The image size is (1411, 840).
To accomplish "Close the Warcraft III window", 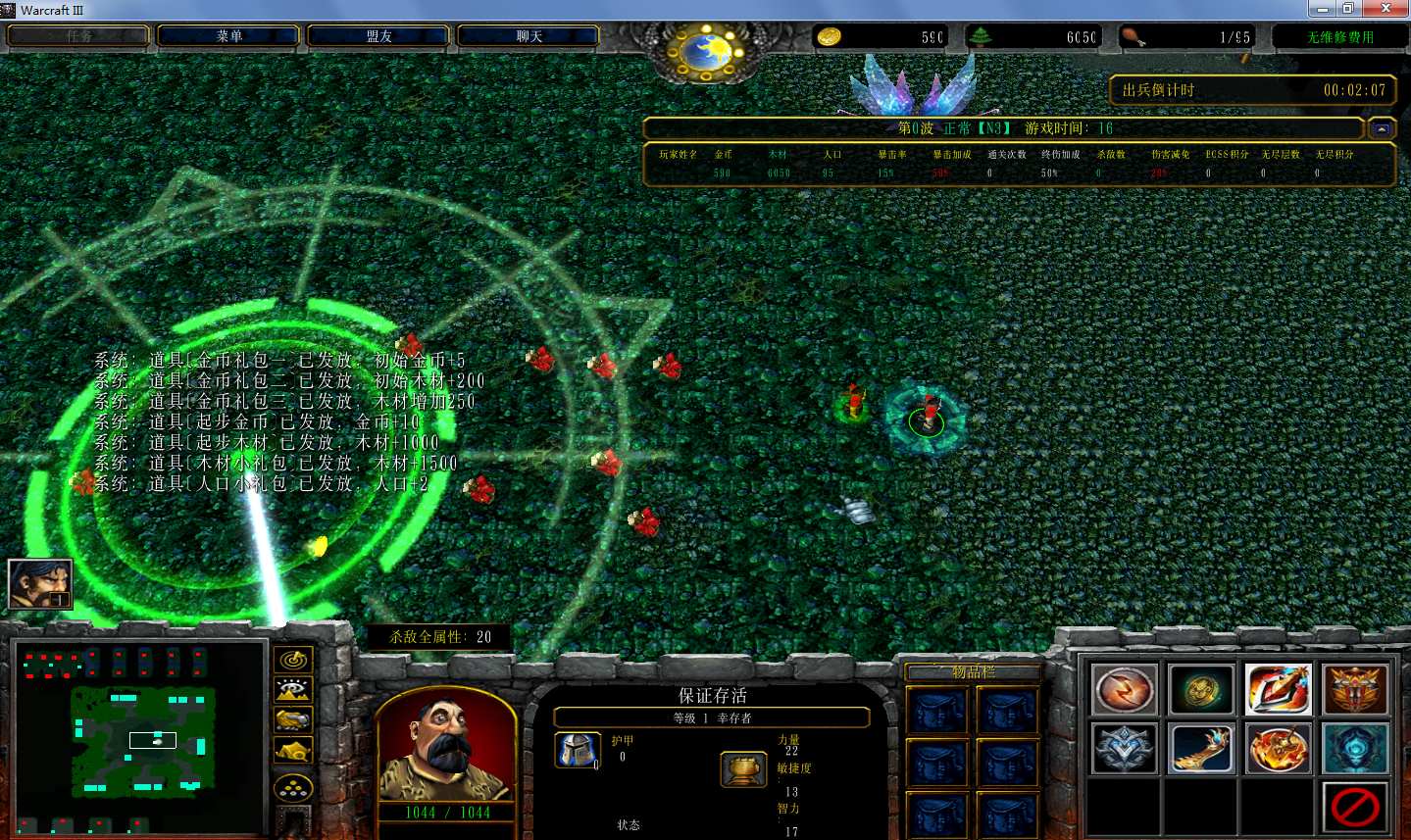I will point(1386,9).
